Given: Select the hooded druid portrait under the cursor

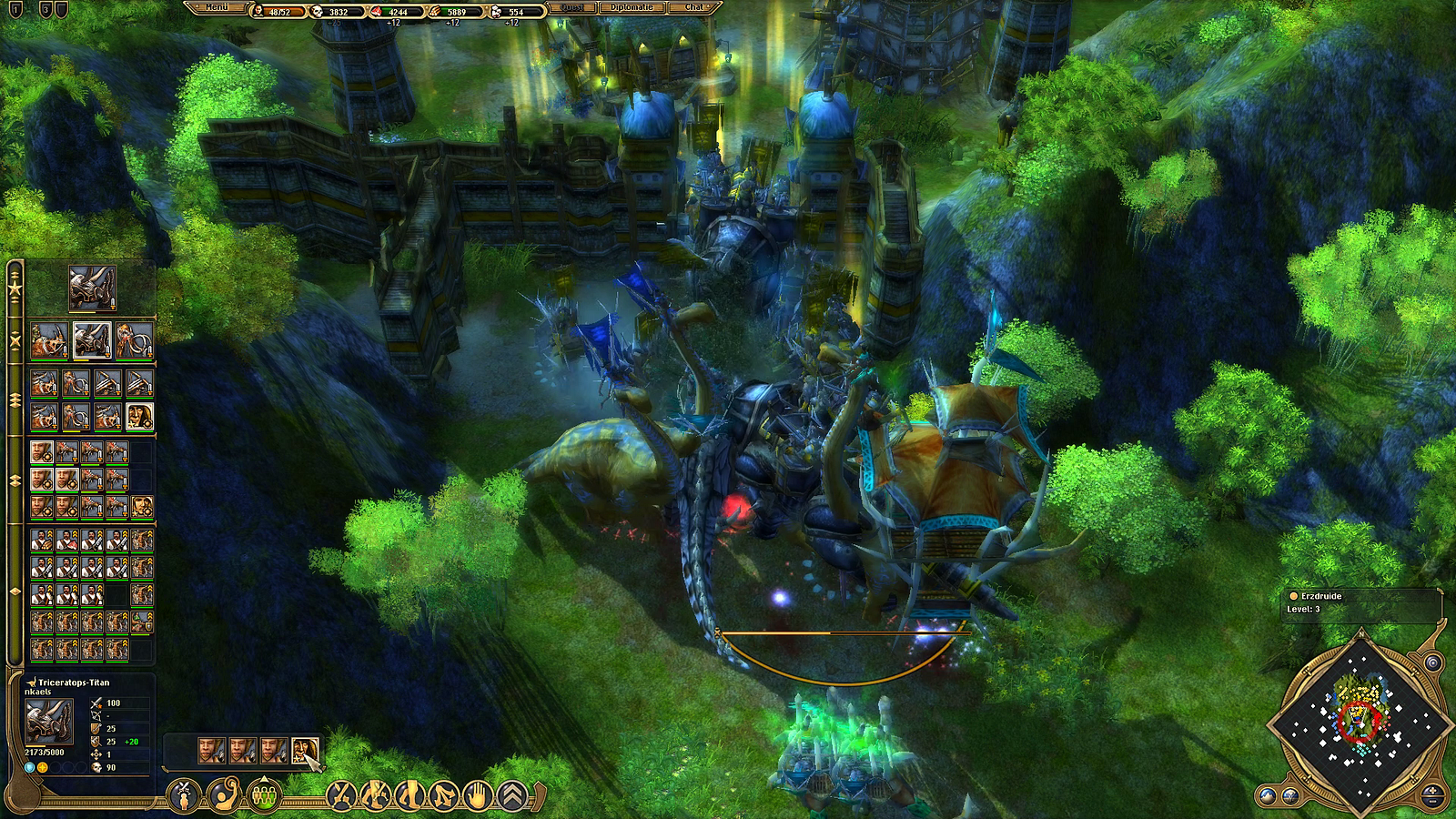Looking at the screenshot, I should point(305,750).
